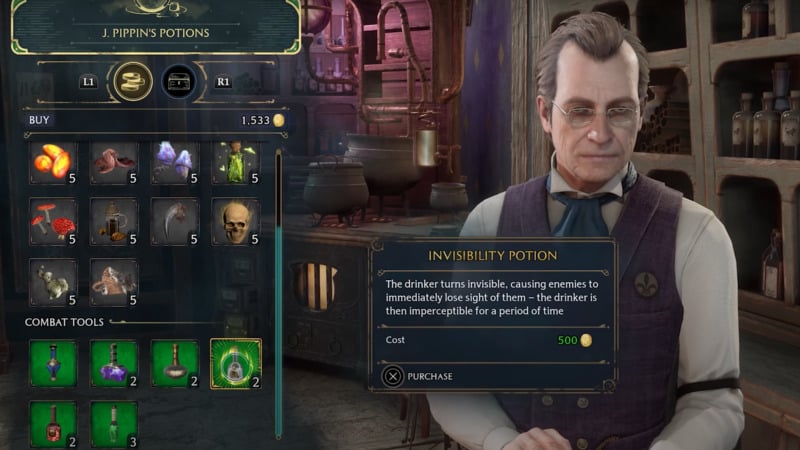Select the red spotted mushrooms slot
Screen dimensions: 800x450
[x=53, y=221]
